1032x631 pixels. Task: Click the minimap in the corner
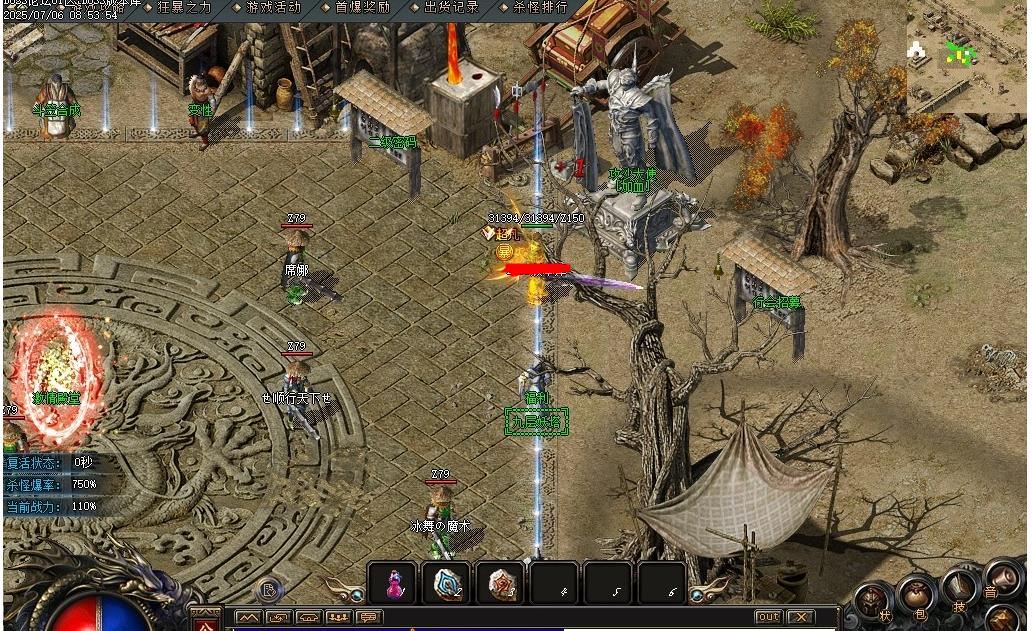966,55
